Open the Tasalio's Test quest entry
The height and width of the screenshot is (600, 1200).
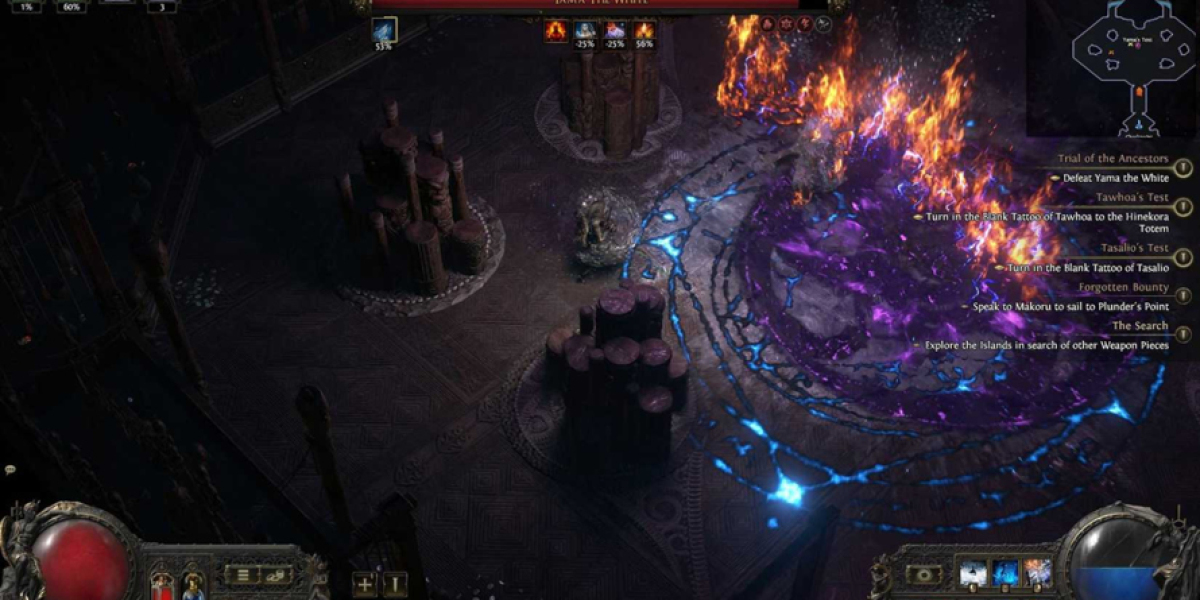point(1182,257)
